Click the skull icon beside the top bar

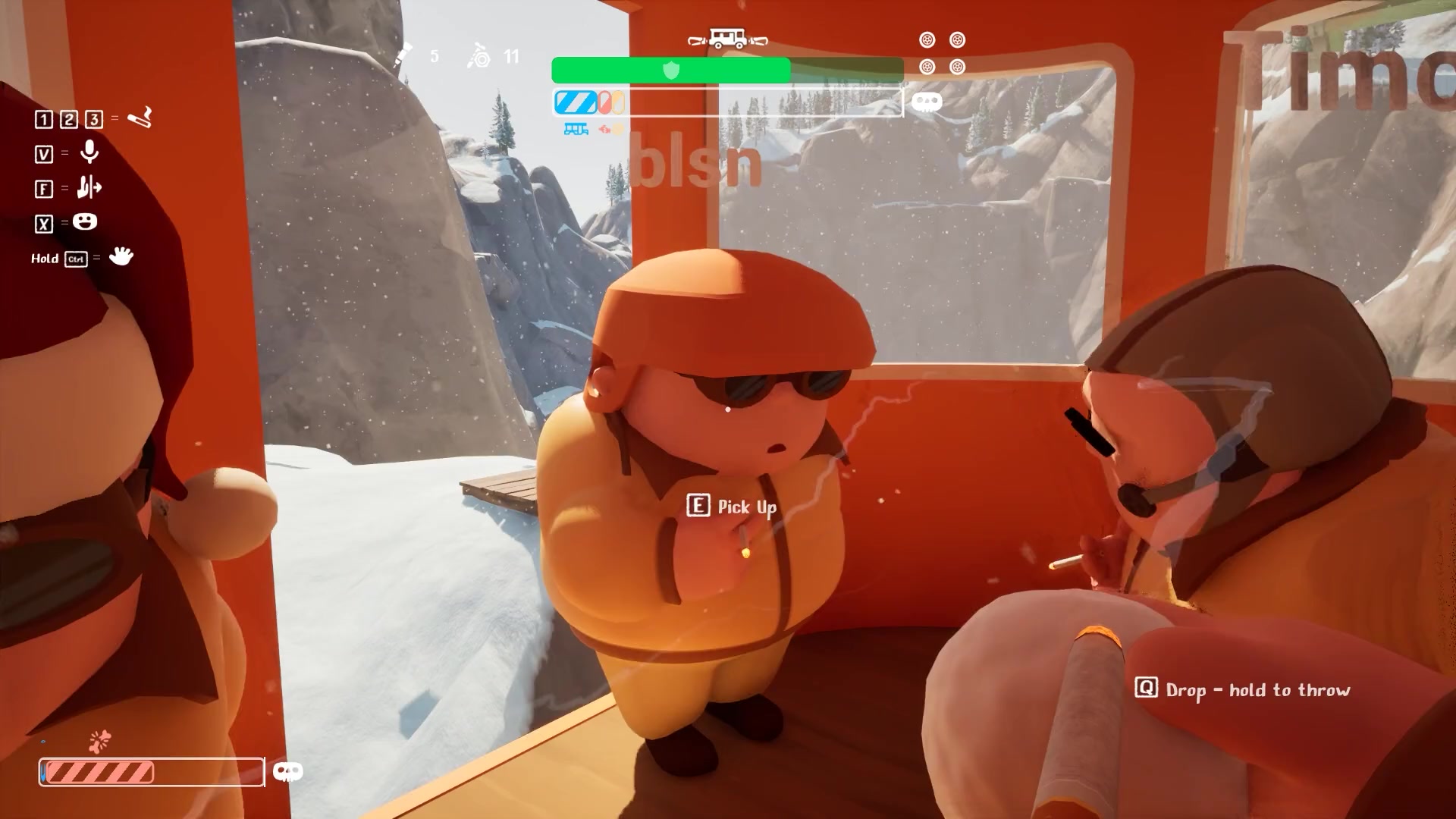tap(926, 102)
